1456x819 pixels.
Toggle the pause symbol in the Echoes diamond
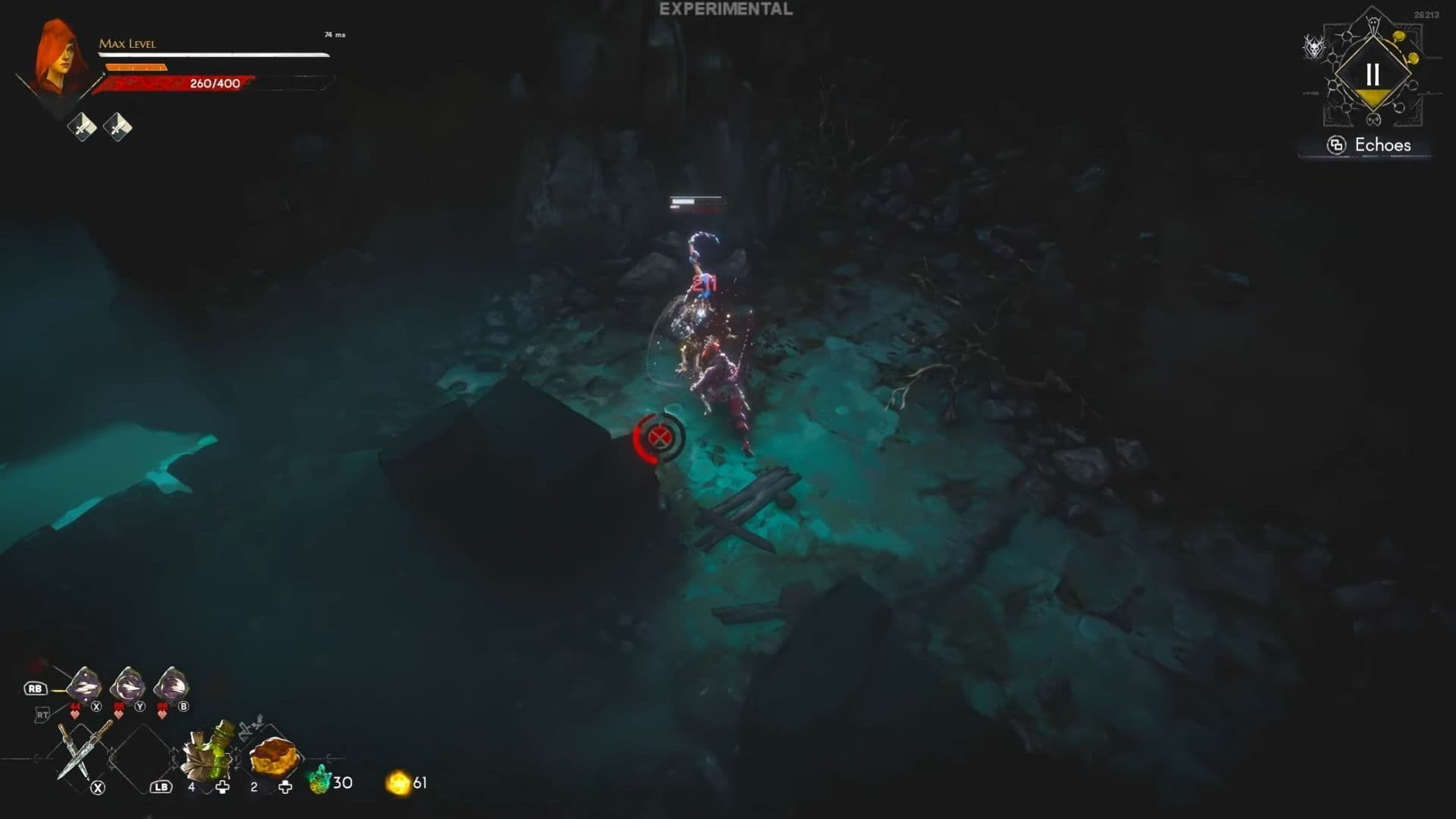1374,74
